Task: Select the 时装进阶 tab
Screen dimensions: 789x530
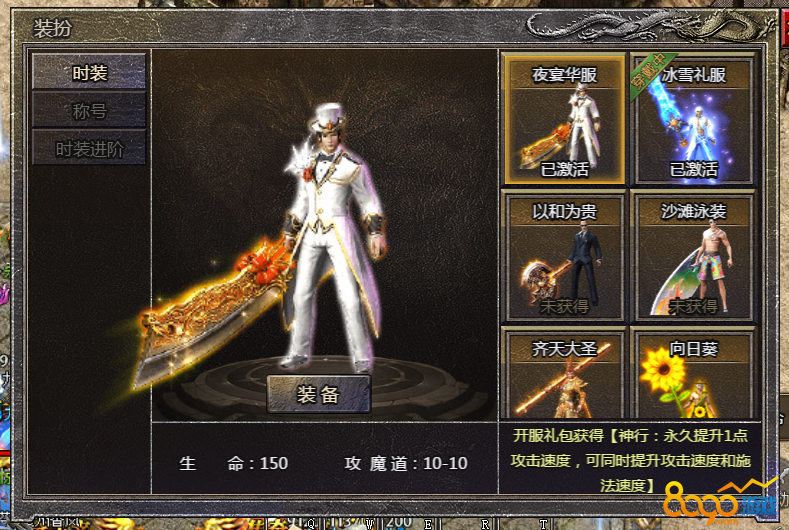Action: click(x=89, y=149)
